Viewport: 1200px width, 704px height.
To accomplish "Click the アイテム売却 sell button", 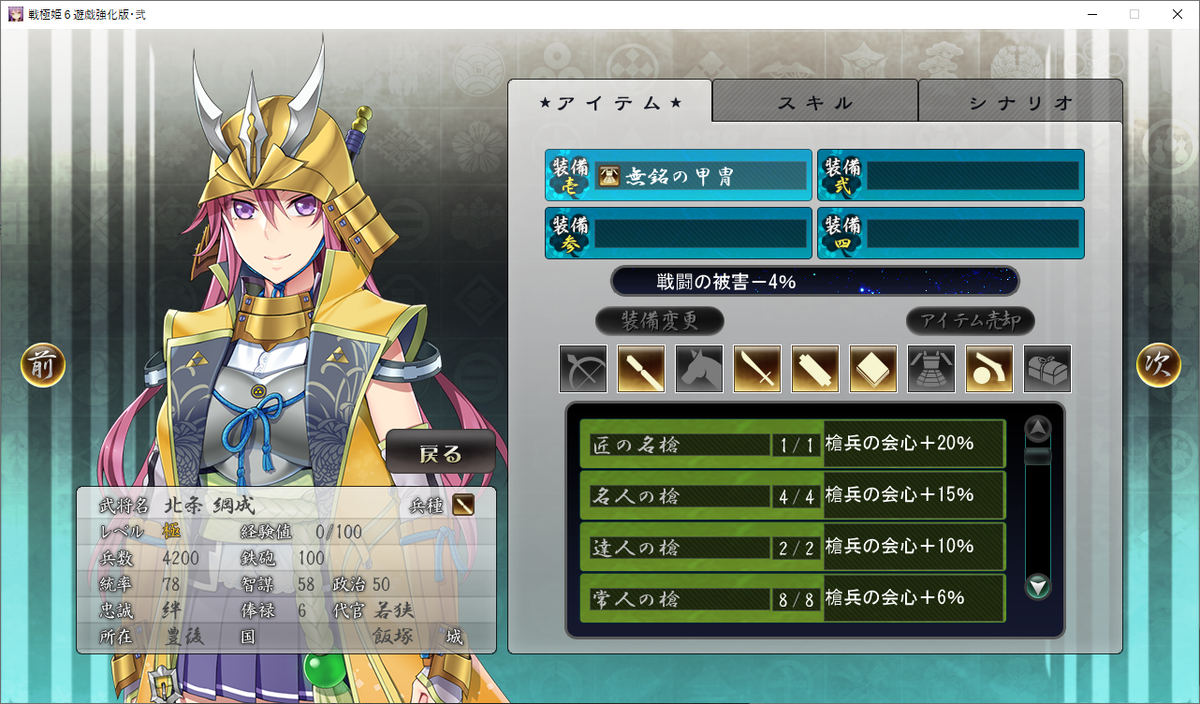I will (970, 321).
